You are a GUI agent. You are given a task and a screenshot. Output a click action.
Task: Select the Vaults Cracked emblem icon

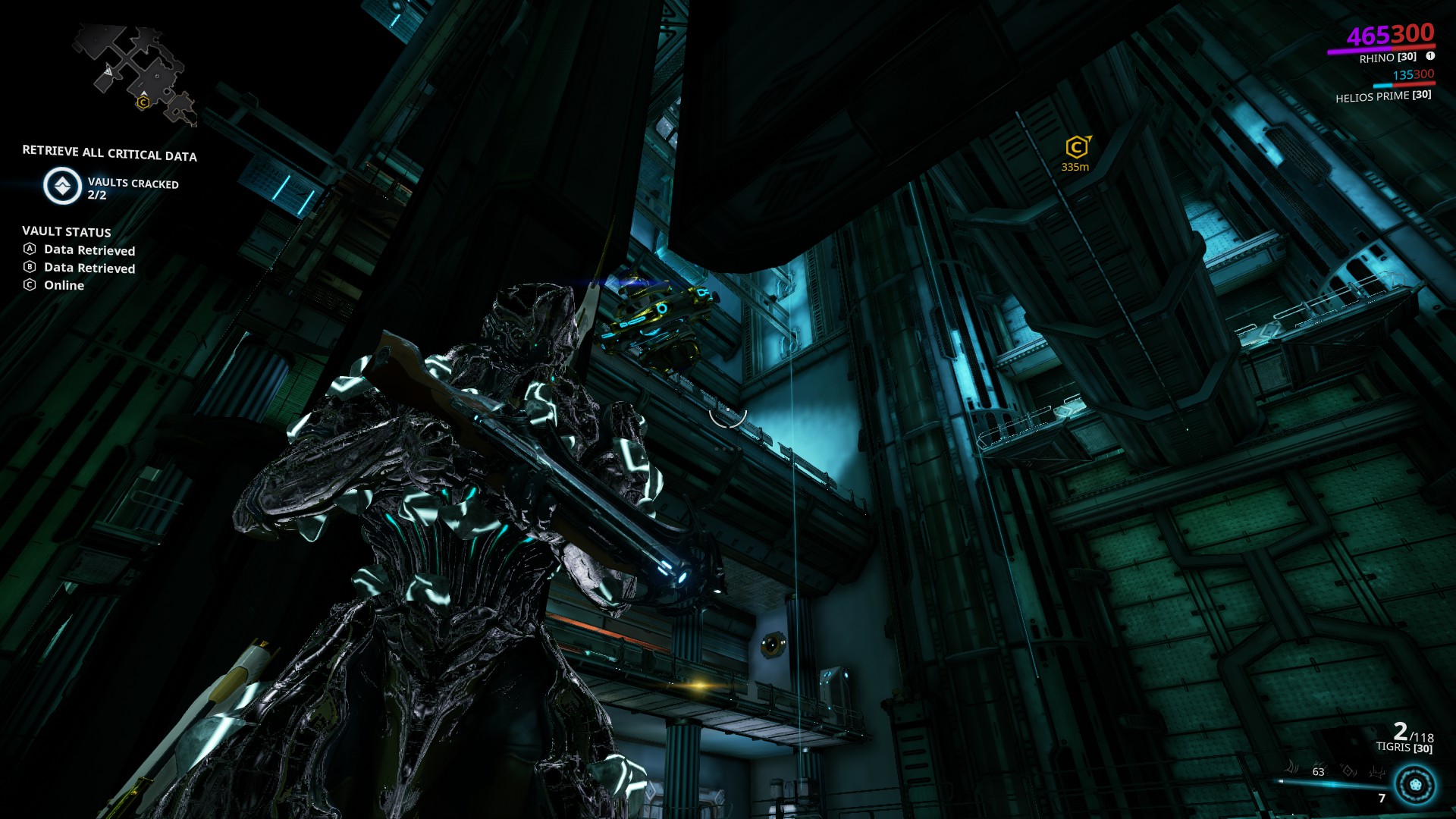click(x=62, y=185)
